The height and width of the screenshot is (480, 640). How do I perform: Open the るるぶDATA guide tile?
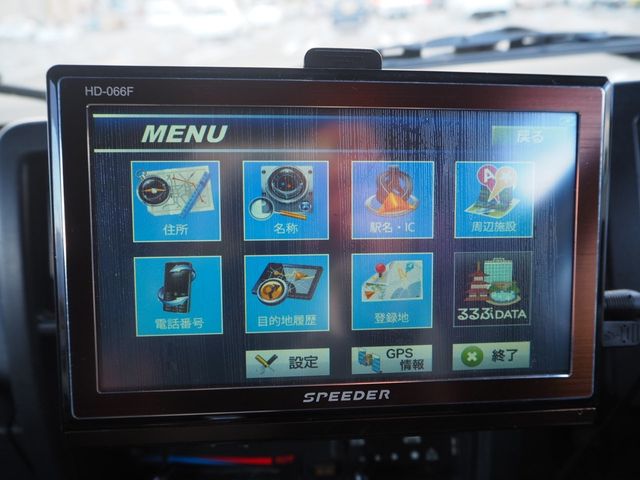point(492,289)
